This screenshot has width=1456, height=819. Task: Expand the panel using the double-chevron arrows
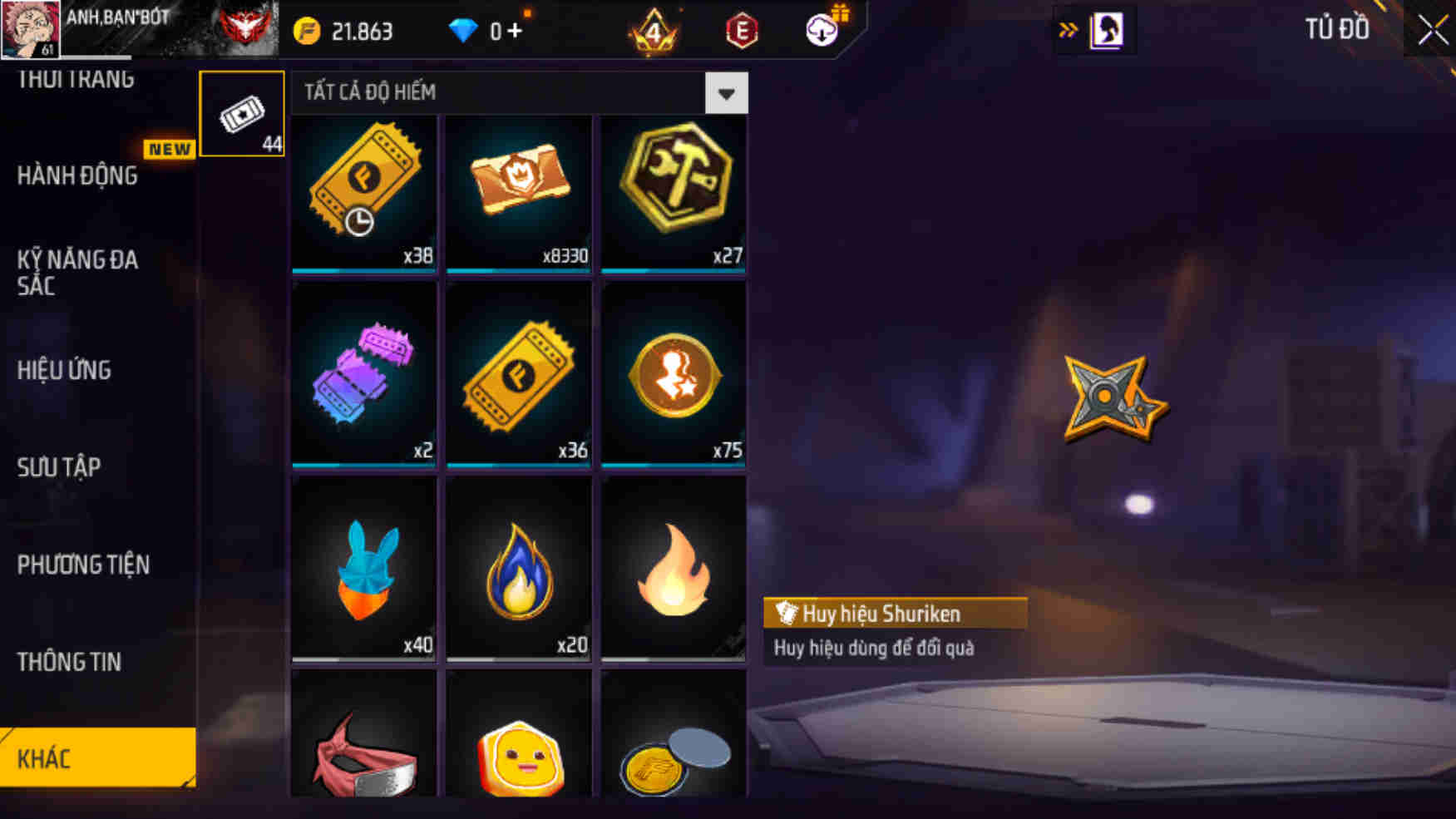pyautogui.click(x=1069, y=30)
